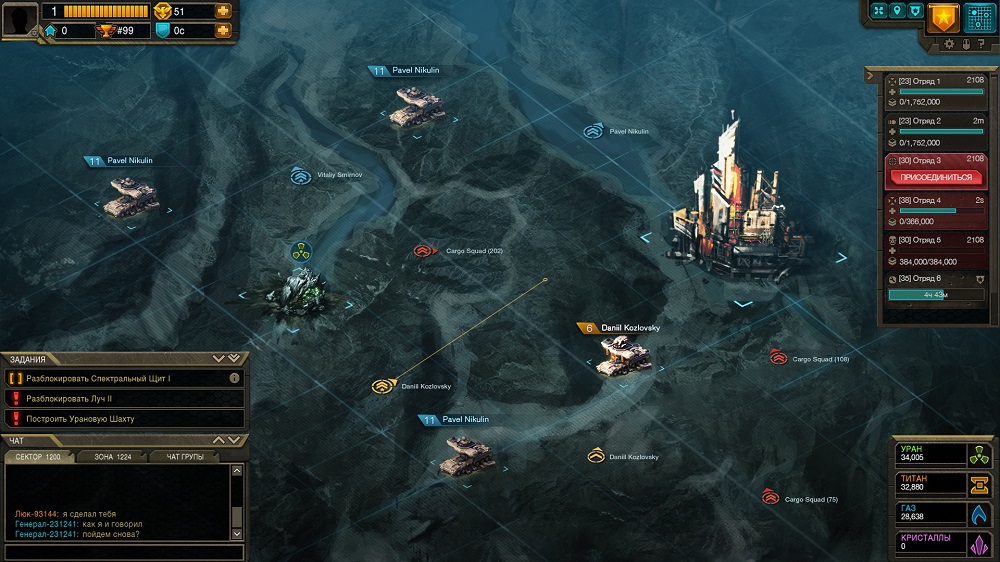Show info for the Спектральный Щит quest

pyautogui.click(x=234, y=379)
